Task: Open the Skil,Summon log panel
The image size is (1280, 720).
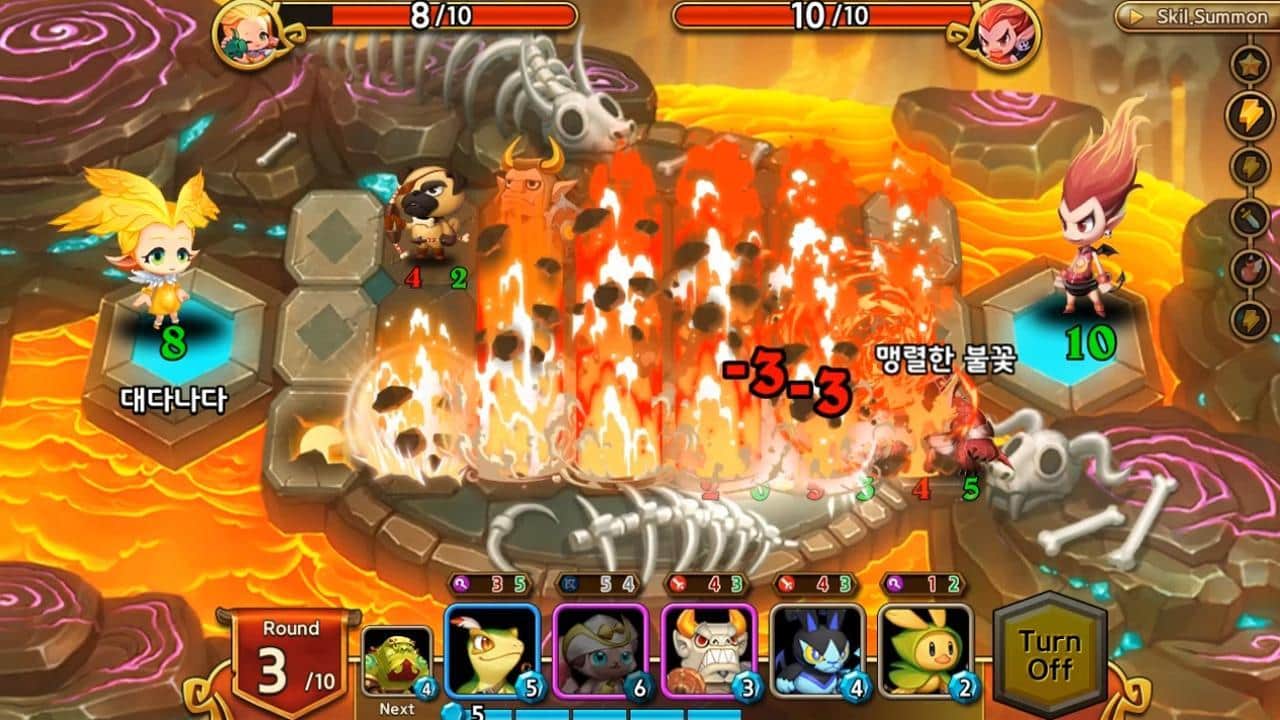Action: (1198, 16)
